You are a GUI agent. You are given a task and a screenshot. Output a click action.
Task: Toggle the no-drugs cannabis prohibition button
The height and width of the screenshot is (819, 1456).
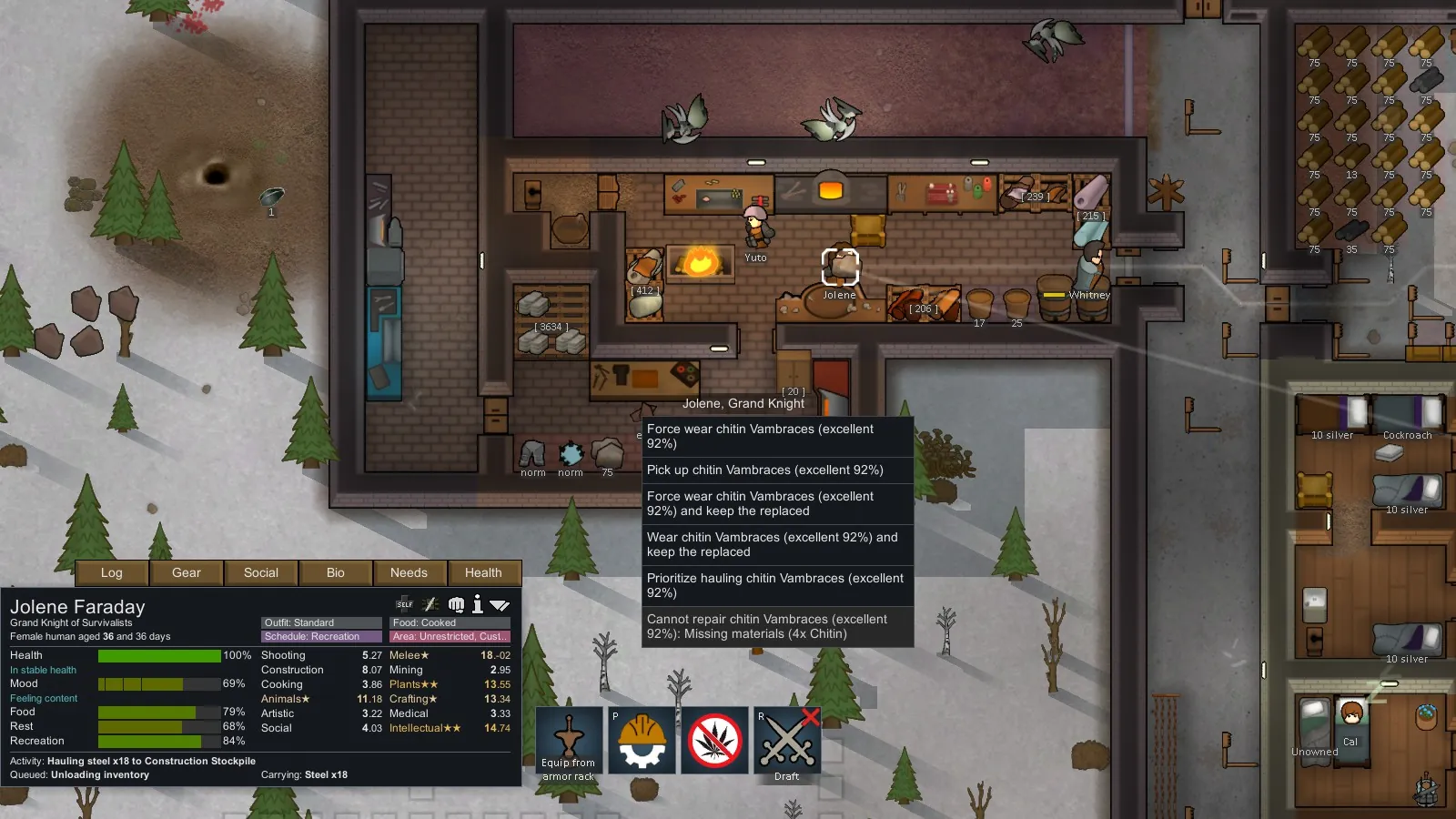[714, 741]
